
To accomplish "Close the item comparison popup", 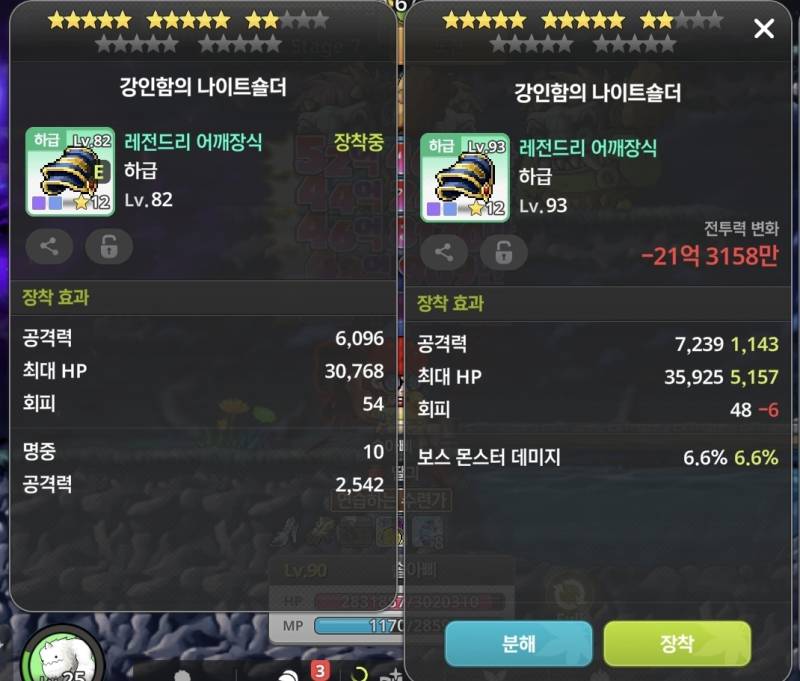I will [x=764, y=28].
